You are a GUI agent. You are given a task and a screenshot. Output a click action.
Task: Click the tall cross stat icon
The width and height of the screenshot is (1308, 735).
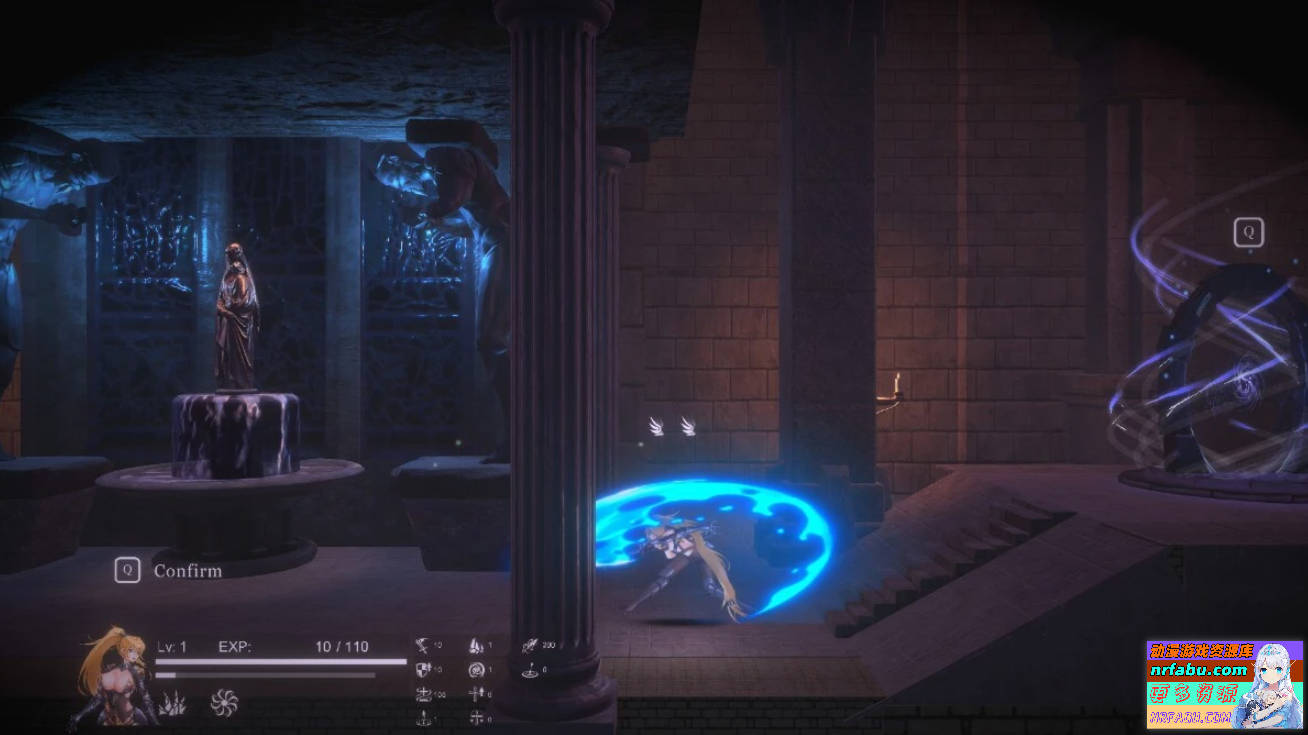[475, 694]
